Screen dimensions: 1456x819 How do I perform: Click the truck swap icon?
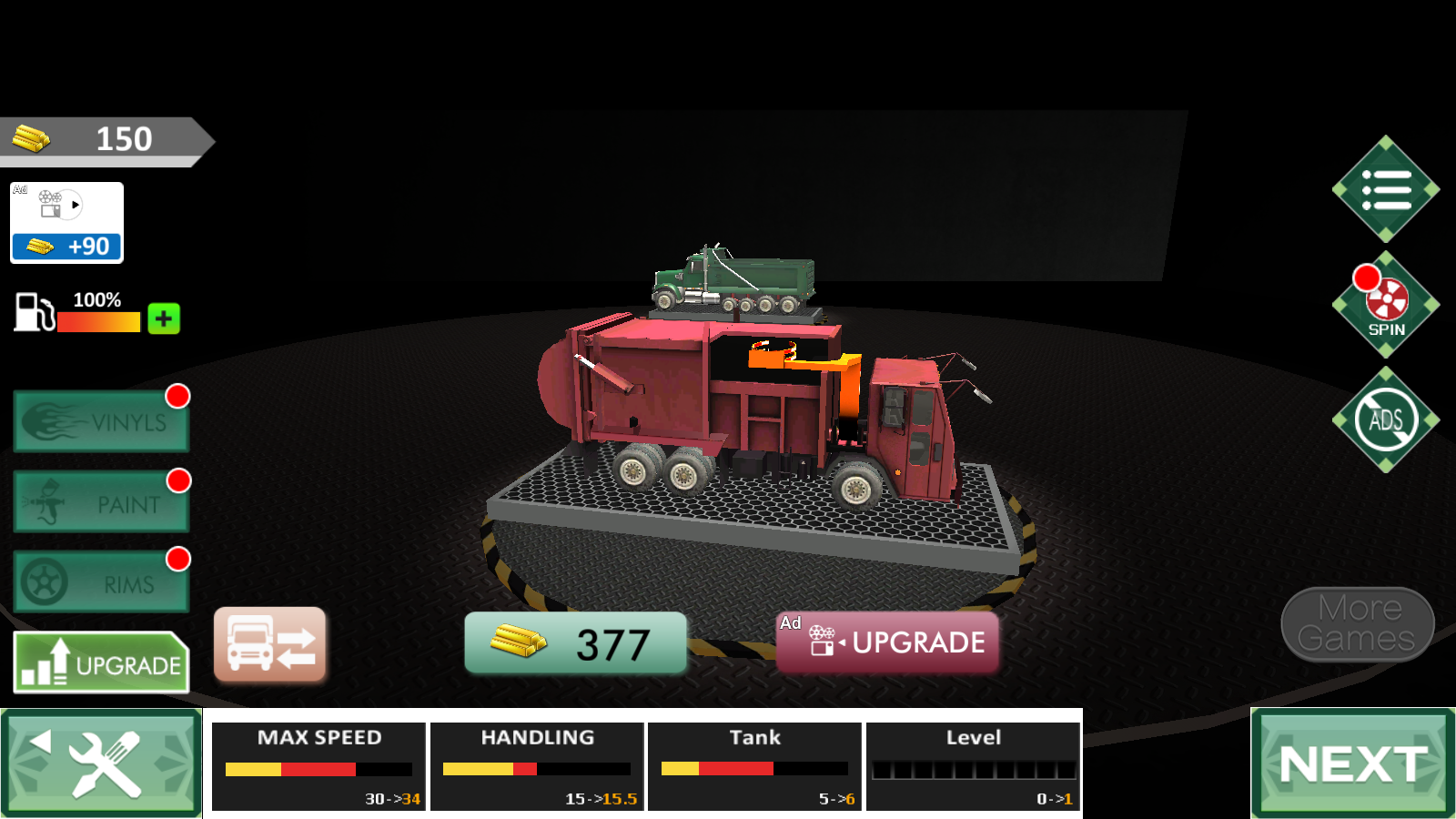pyautogui.click(x=270, y=643)
